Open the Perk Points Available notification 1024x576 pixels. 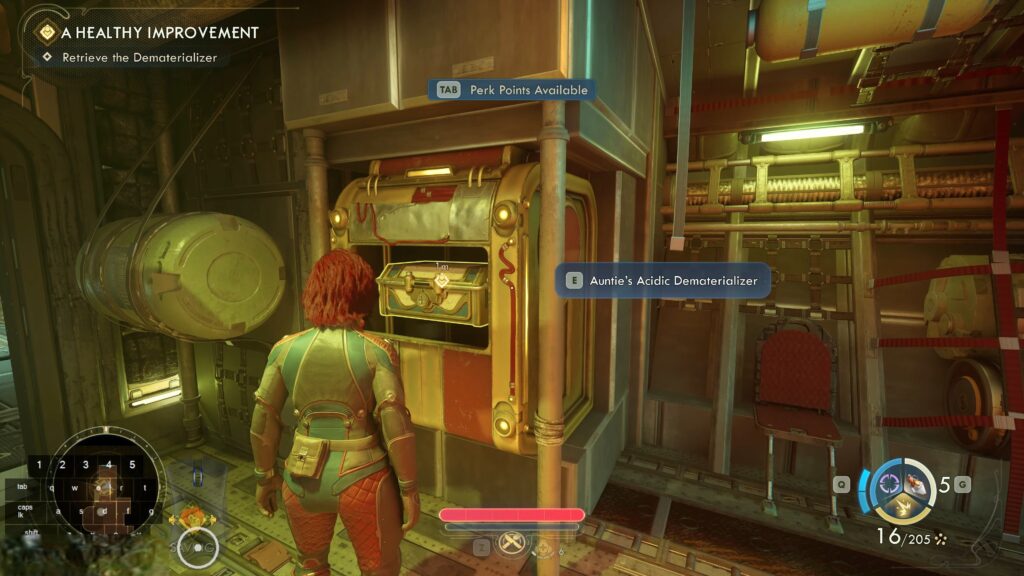(x=512, y=90)
